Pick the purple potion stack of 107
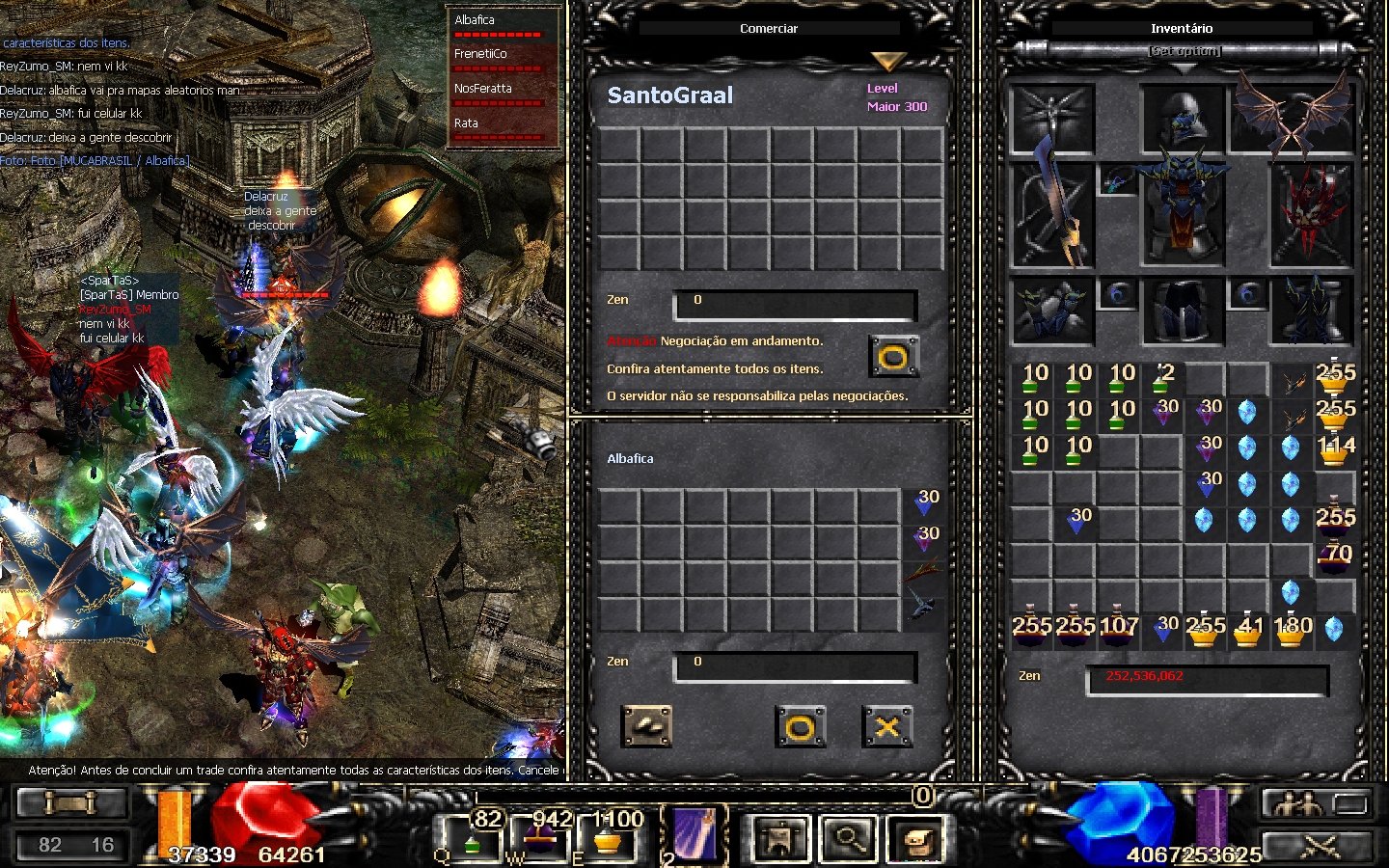This screenshot has height=868, width=1389. click(1118, 629)
